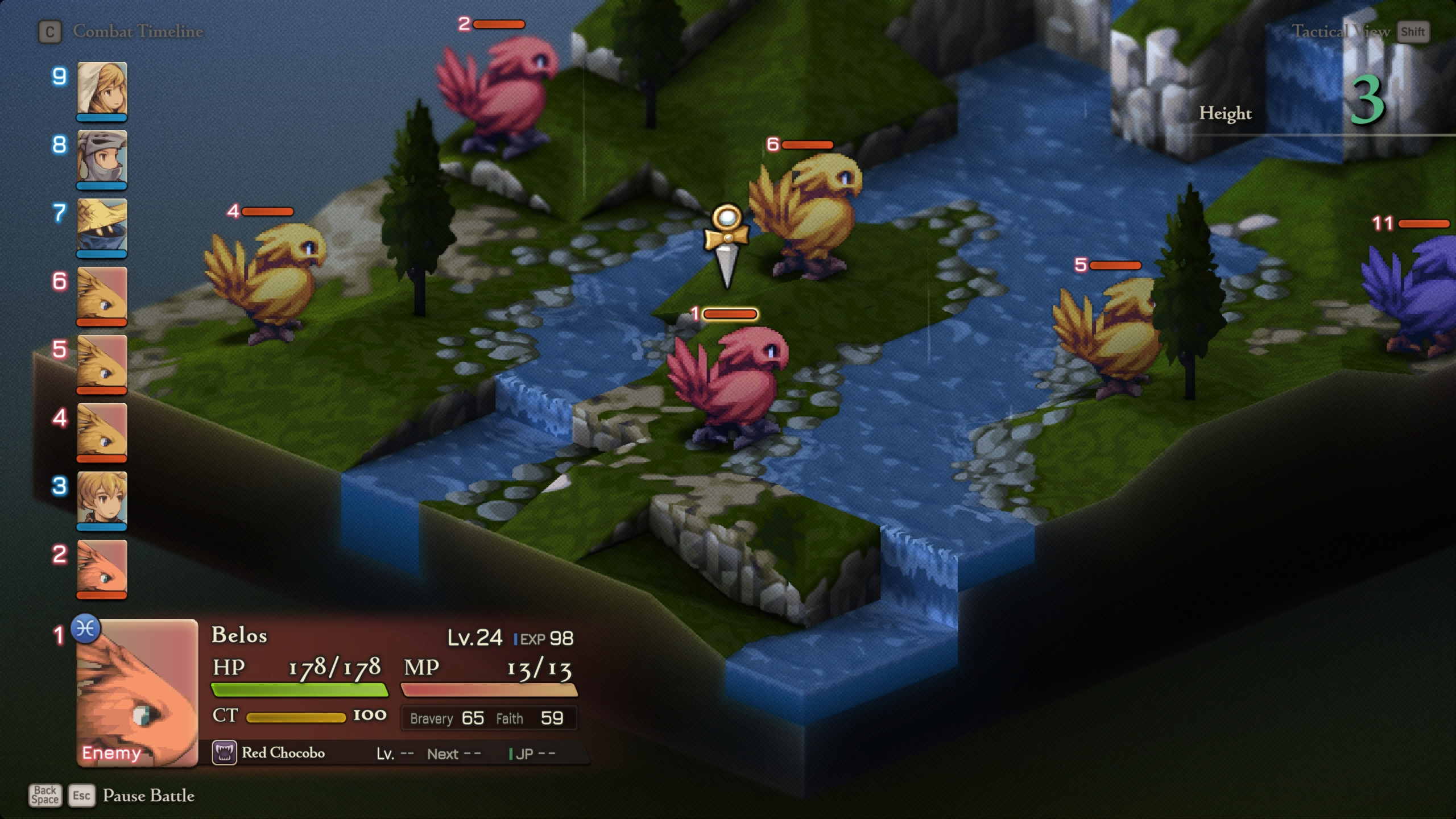Click the Belos name label
This screenshot has height=819, width=1456.
tap(238, 636)
